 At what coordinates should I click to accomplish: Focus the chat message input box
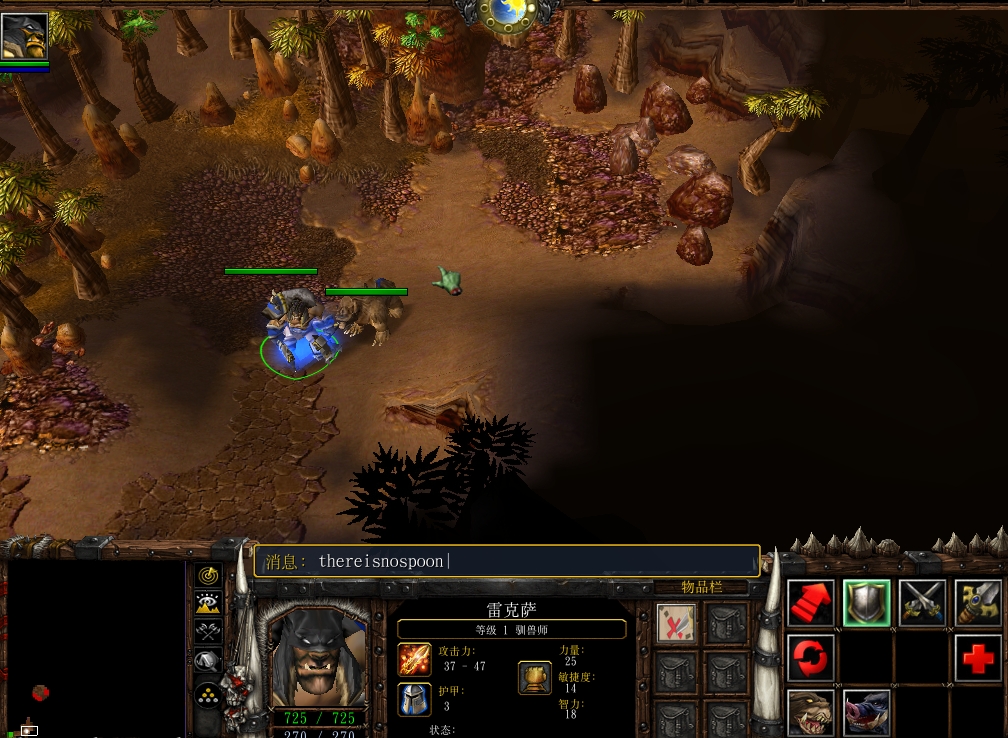pos(507,561)
